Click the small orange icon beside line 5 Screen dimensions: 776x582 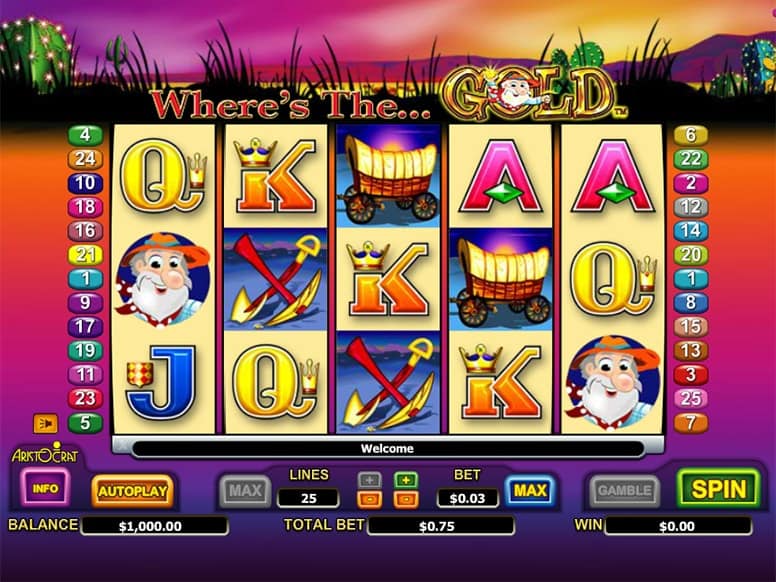45,423
